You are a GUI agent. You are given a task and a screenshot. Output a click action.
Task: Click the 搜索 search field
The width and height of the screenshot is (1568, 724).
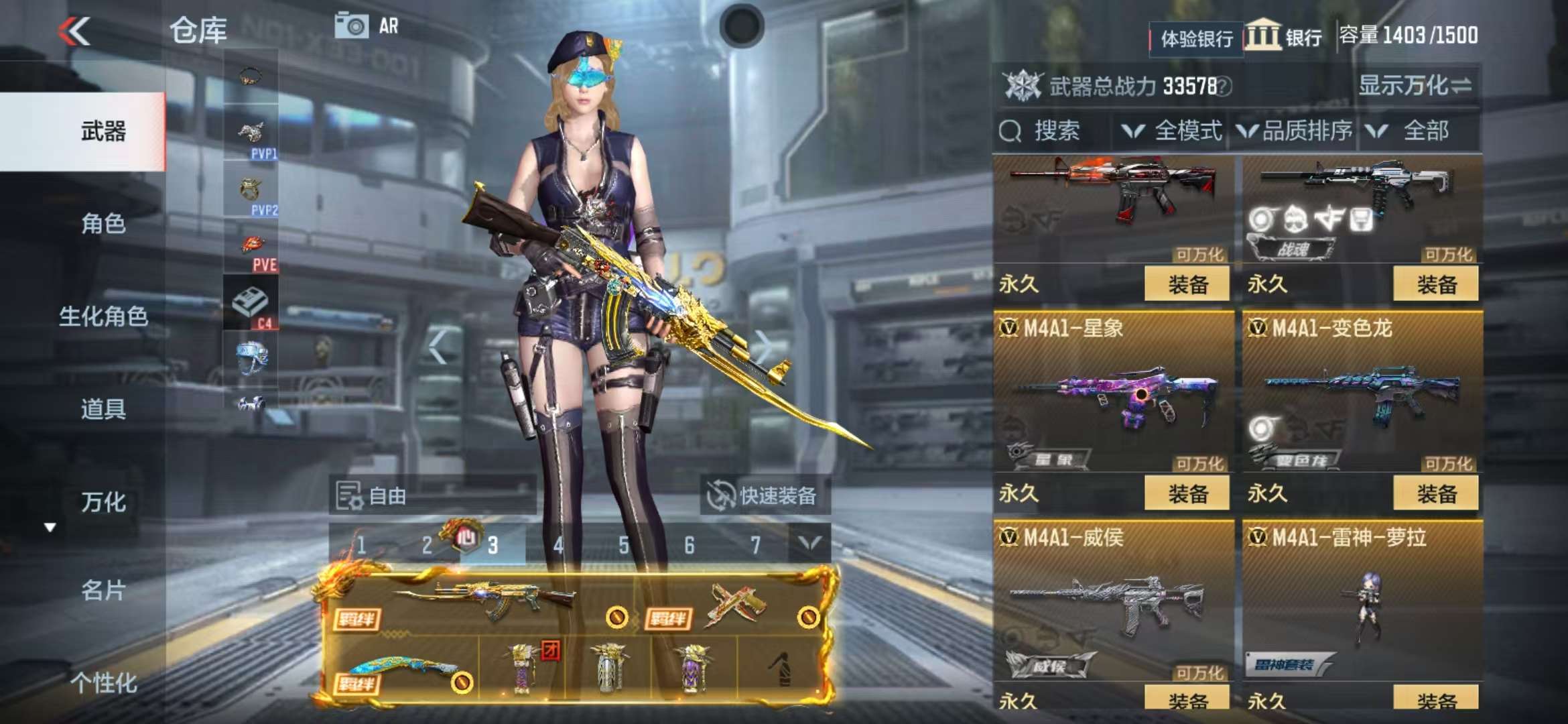[x=1055, y=131]
